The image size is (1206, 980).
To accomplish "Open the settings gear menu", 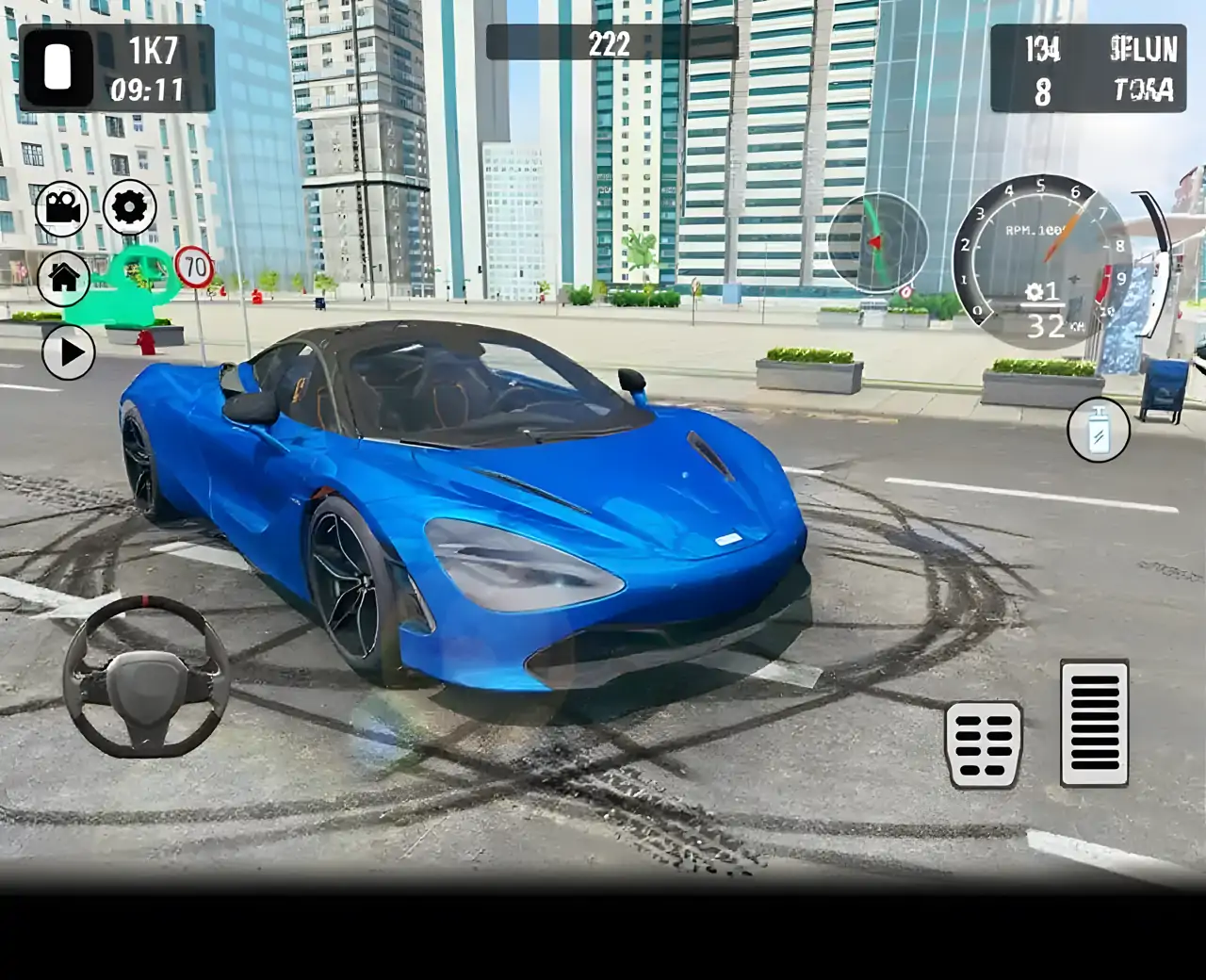I will pos(129,208).
